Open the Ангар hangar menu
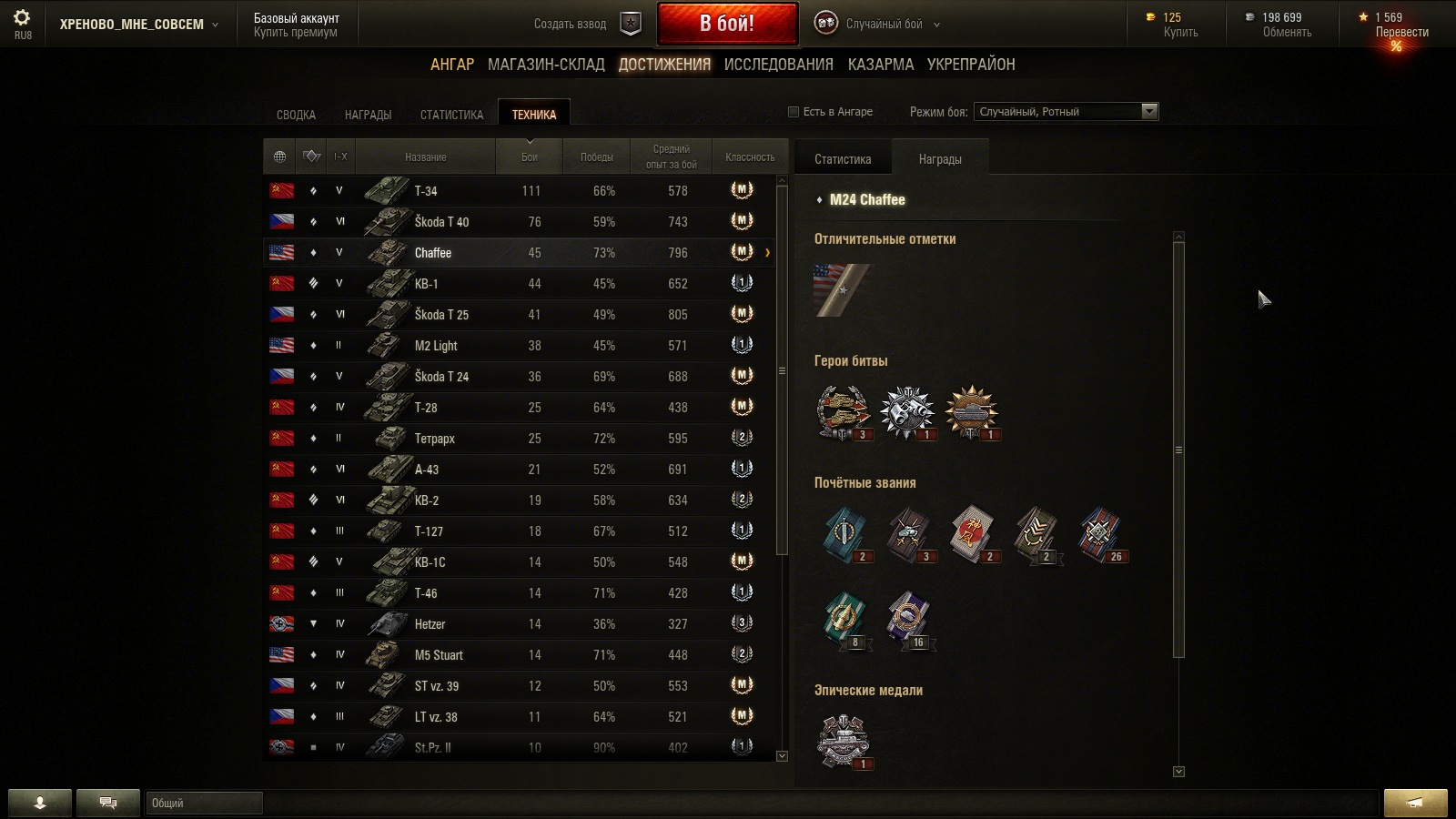 [452, 65]
